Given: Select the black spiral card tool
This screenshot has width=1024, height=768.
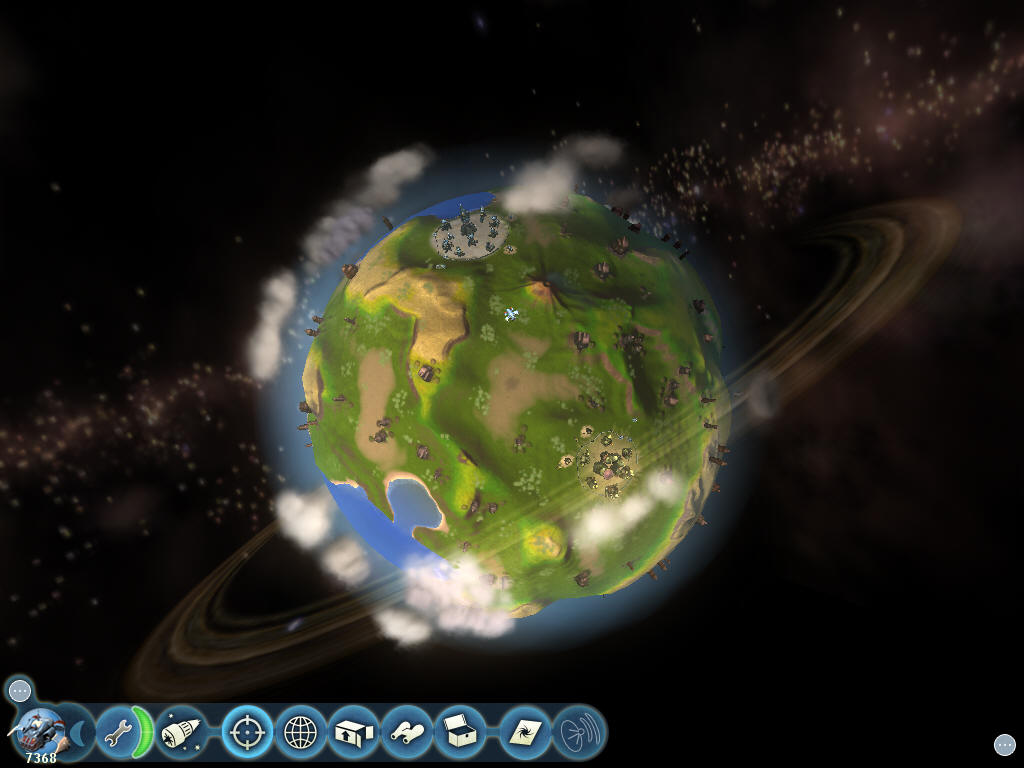Looking at the screenshot, I should click(x=525, y=733).
